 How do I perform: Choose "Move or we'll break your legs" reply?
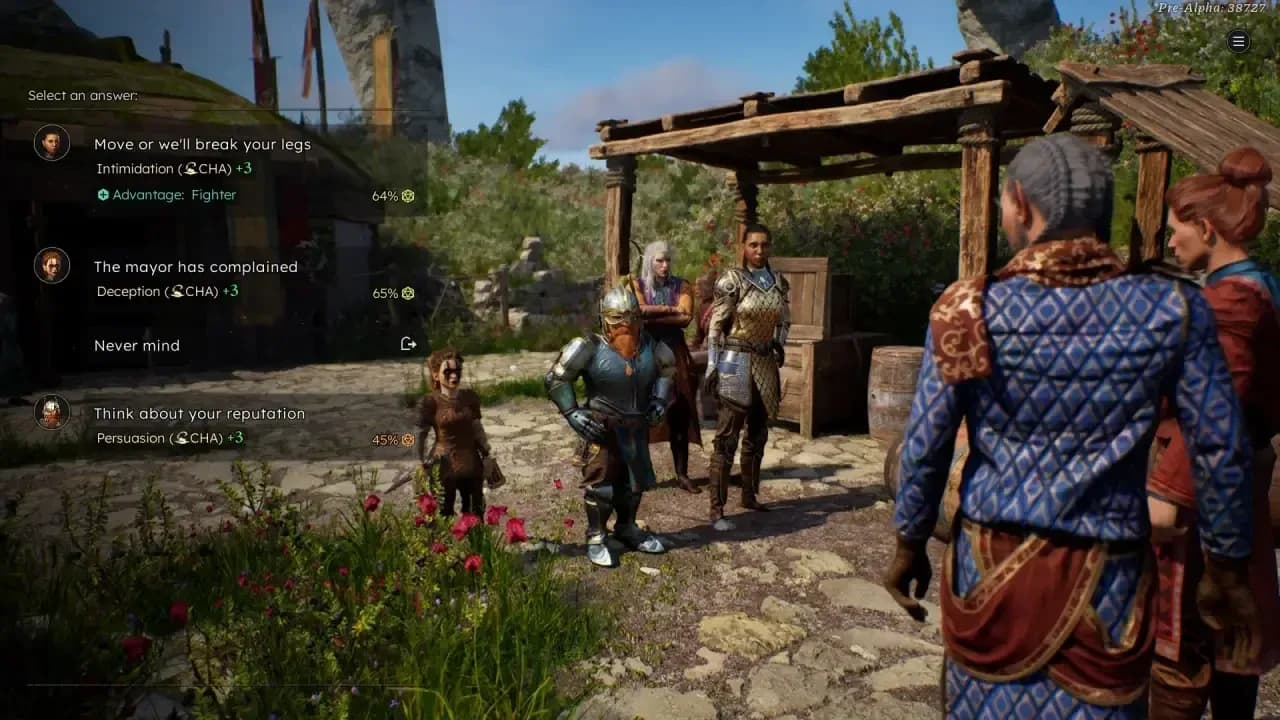(x=202, y=145)
